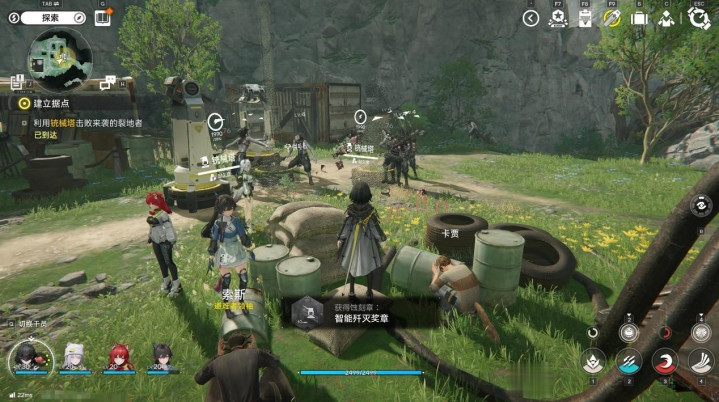The height and width of the screenshot is (402, 719).
Task: Activate the first skill icon
Action: coord(593,361)
